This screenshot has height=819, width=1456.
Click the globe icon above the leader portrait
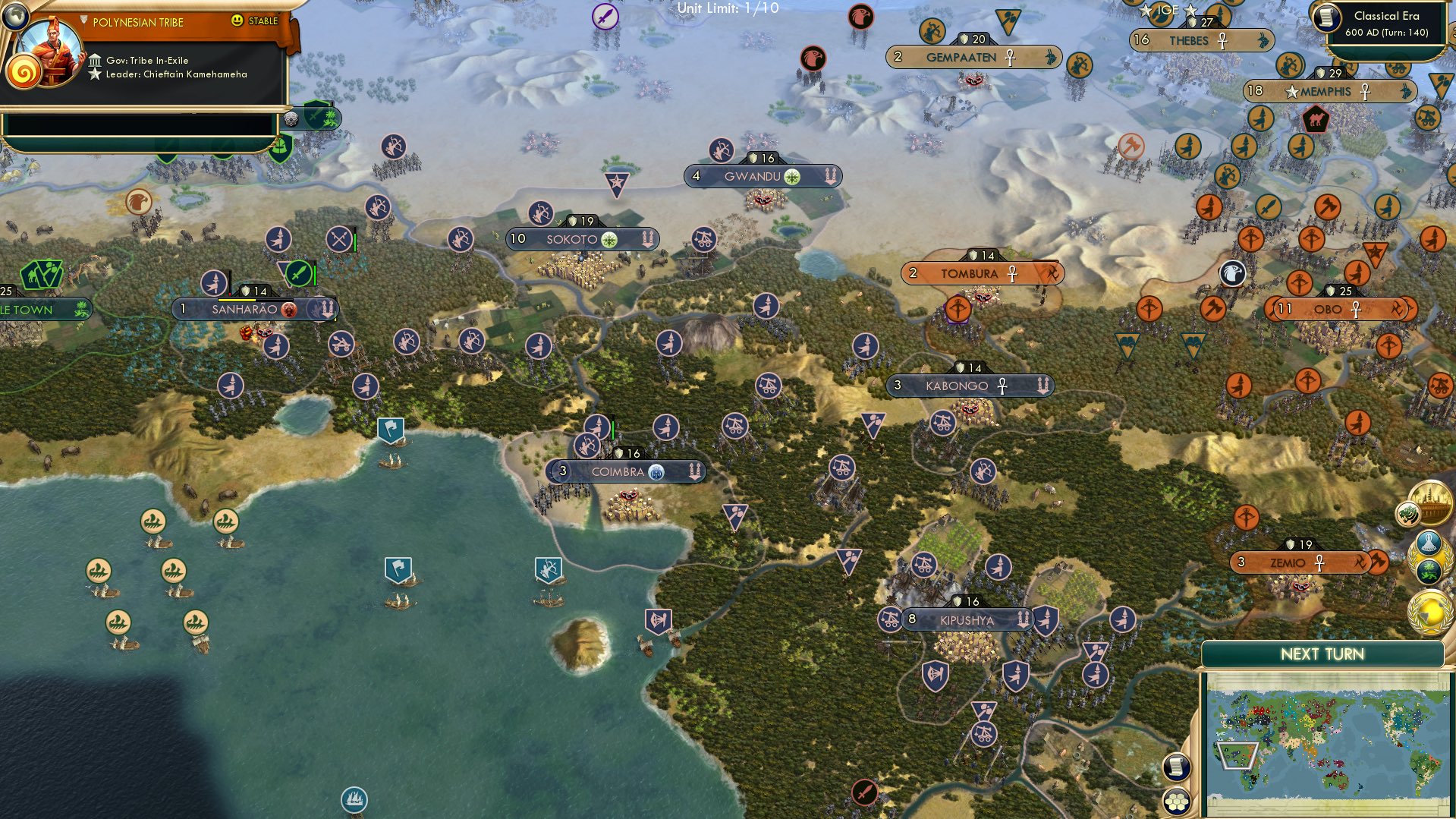click(x=15, y=15)
